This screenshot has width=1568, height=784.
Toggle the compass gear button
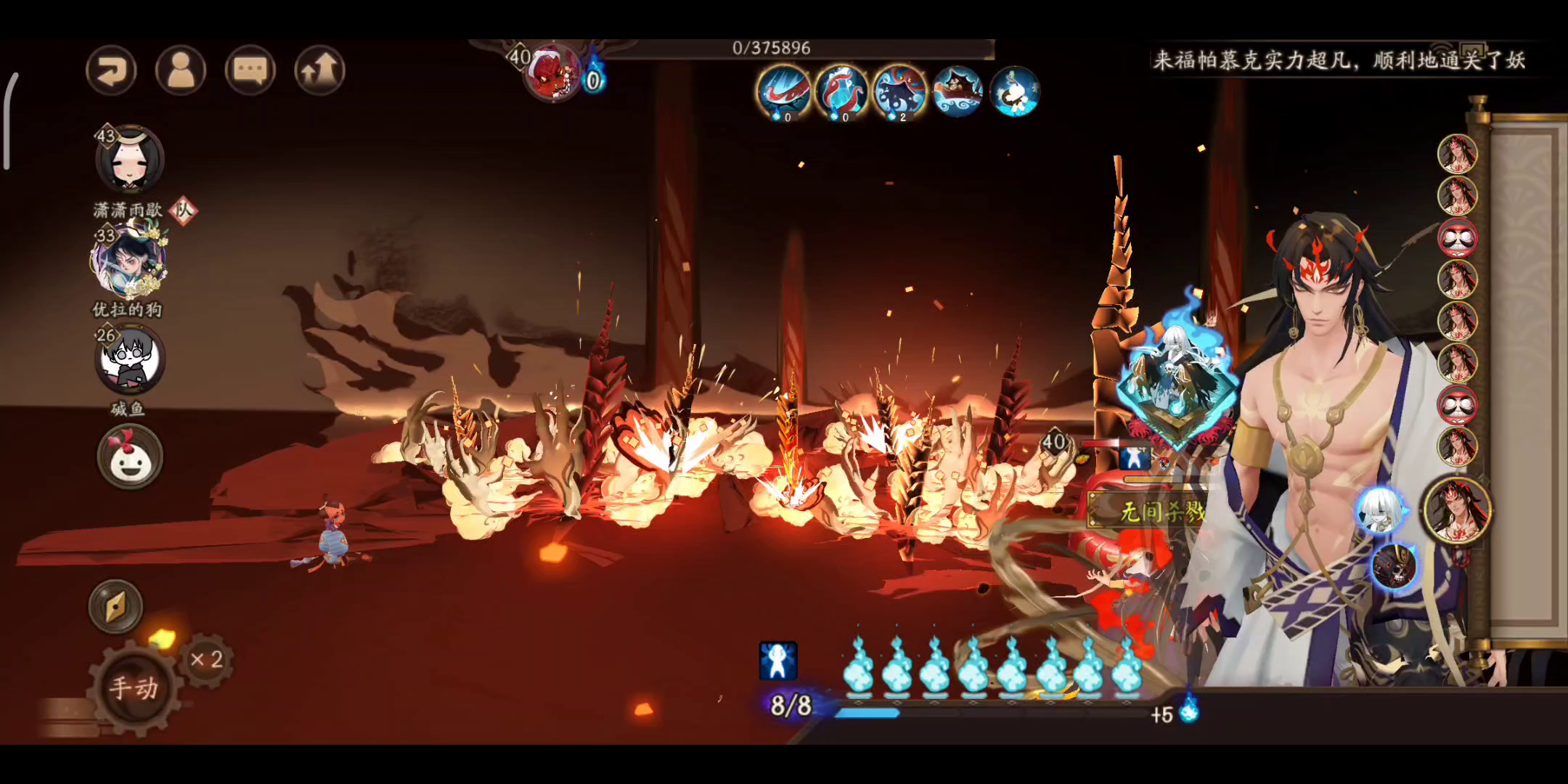point(116,606)
